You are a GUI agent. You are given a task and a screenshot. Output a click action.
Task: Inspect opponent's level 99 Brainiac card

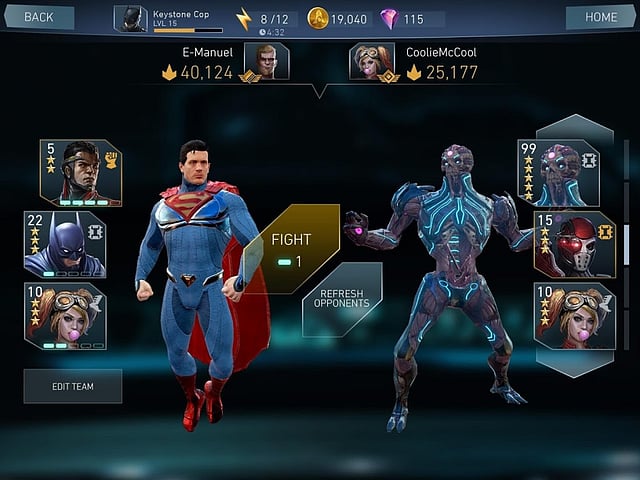coord(558,173)
